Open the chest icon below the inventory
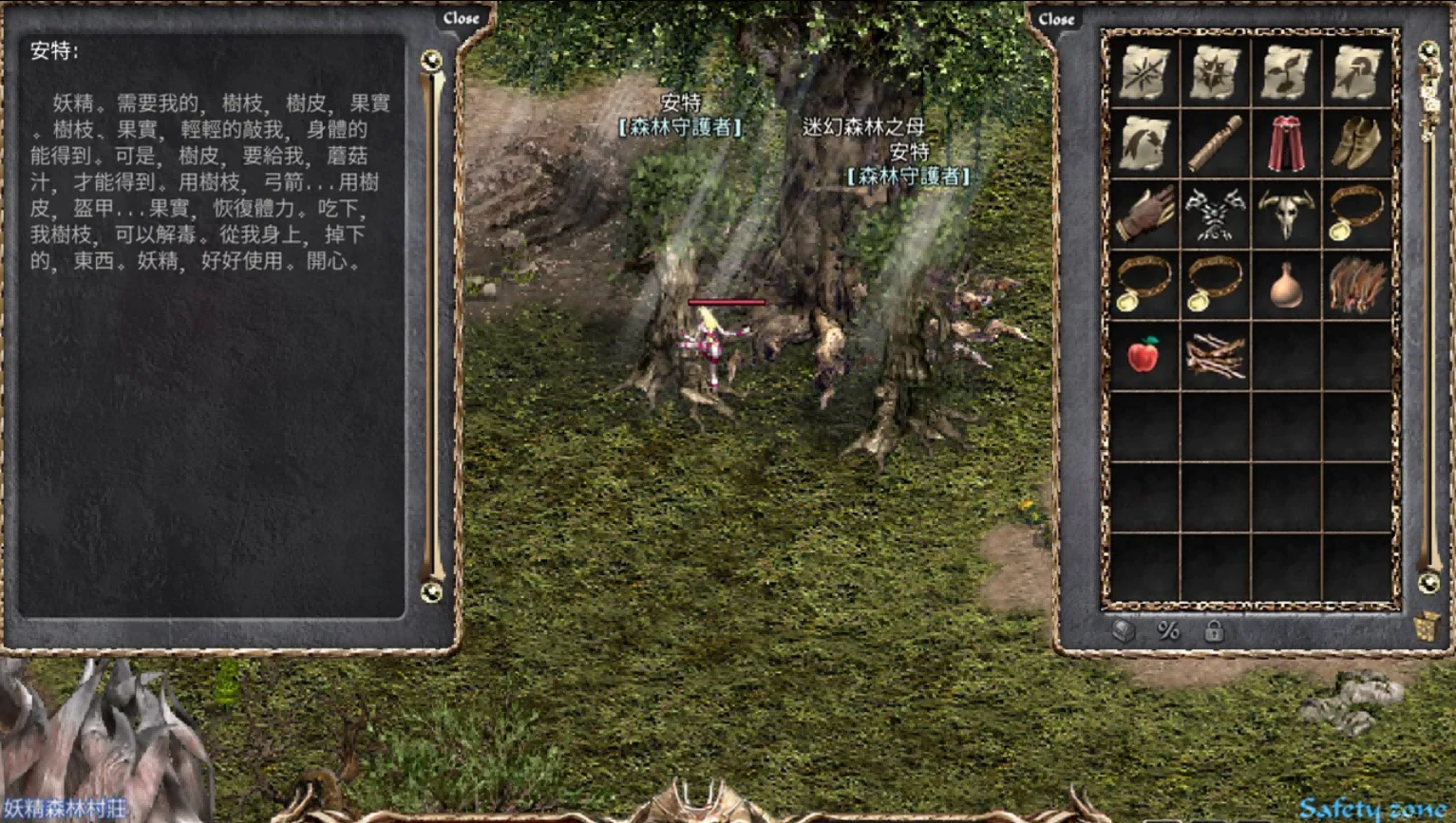The width and height of the screenshot is (1456, 823). click(1124, 630)
